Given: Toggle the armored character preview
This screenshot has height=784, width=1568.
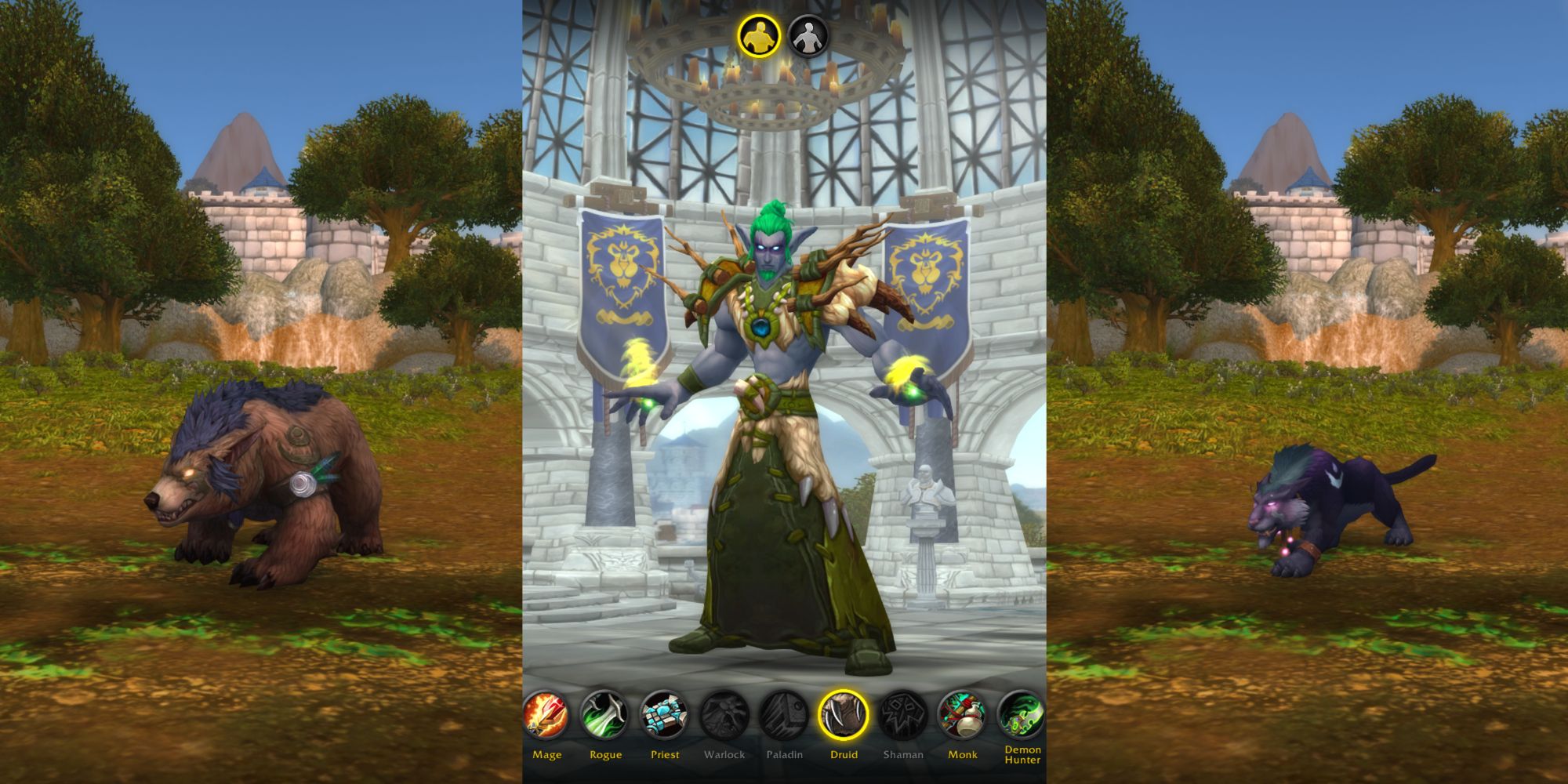Looking at the screenshot, I should [758, 35].
